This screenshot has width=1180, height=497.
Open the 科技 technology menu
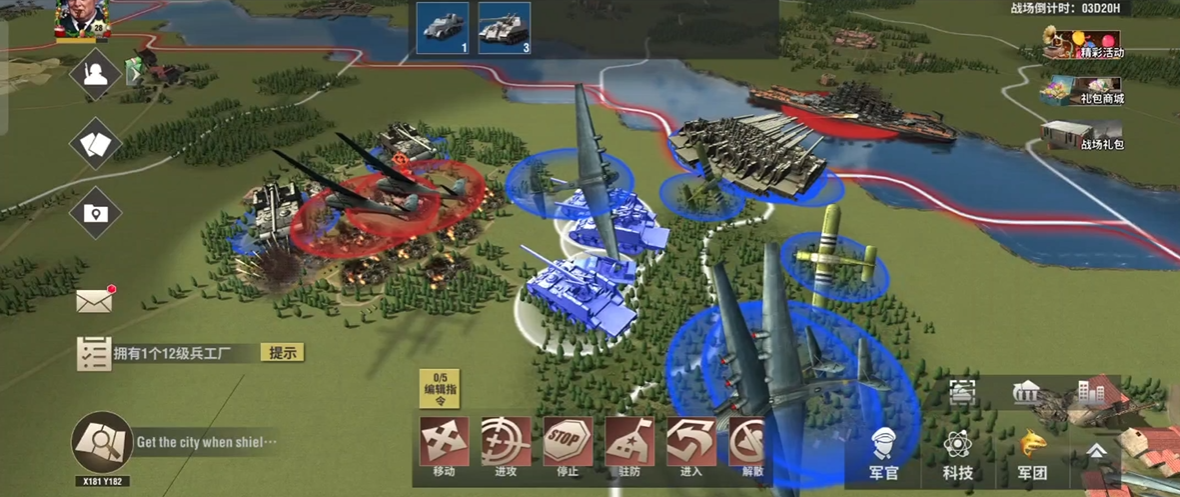958,452
